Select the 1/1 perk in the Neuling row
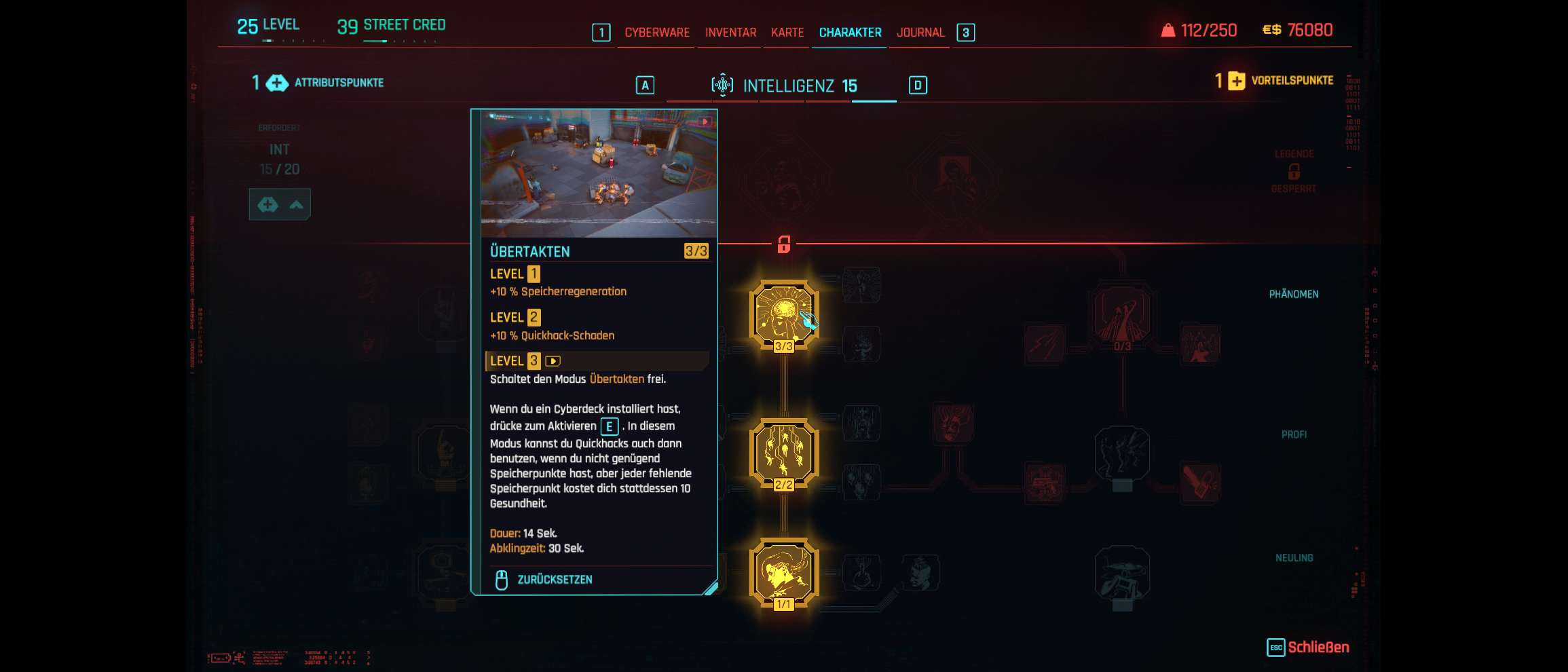 click(784, 572)
